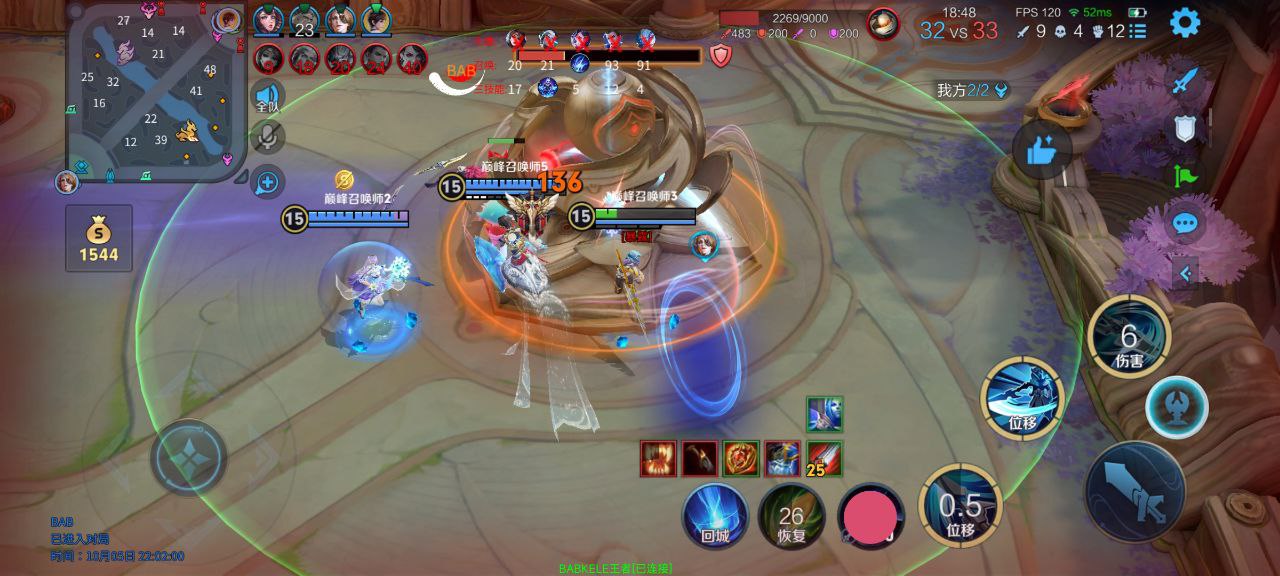Cast the 伤害 damage skill

(x=1129, y=337)
